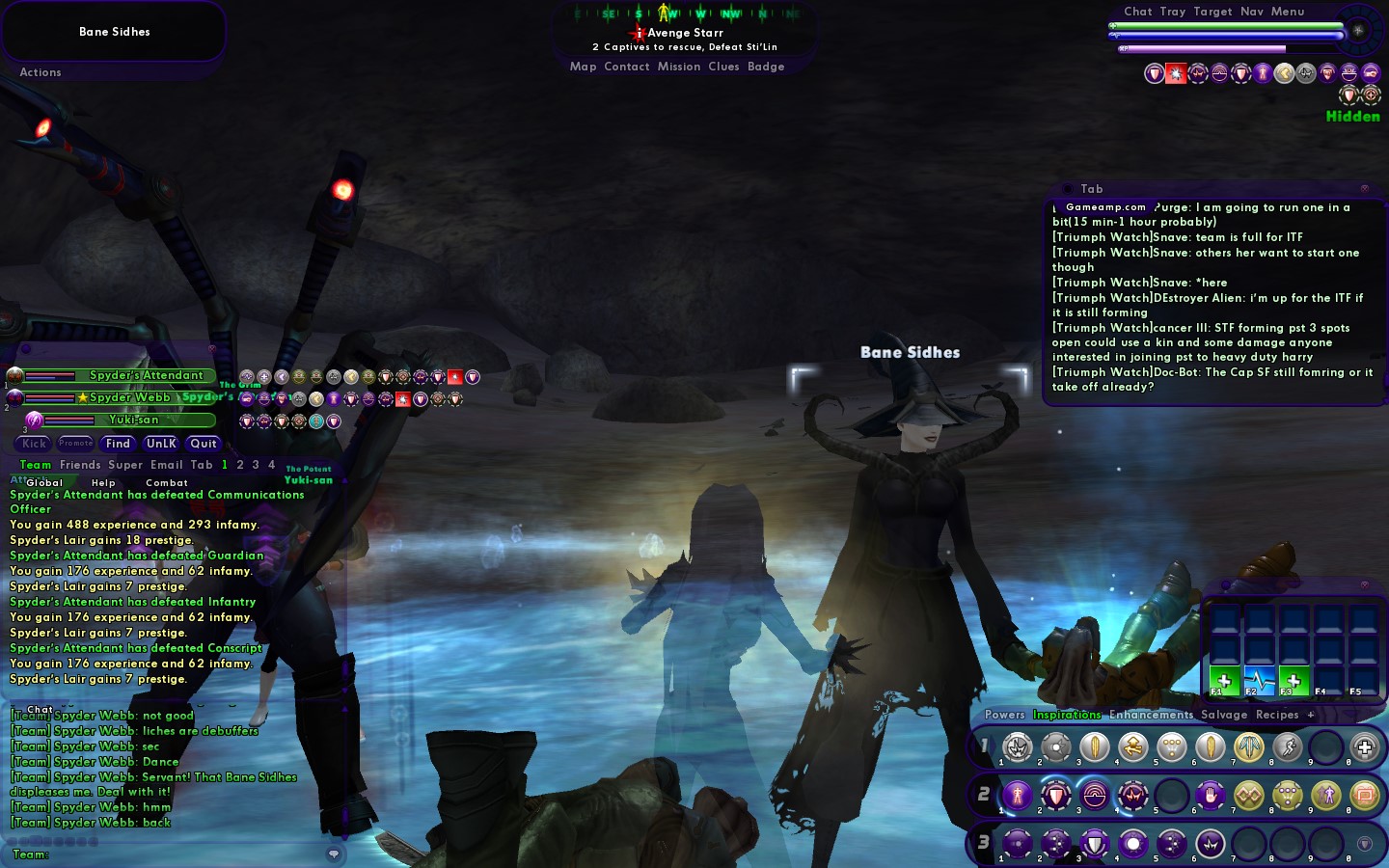Show the Mission details

click(x=679, y=67)
